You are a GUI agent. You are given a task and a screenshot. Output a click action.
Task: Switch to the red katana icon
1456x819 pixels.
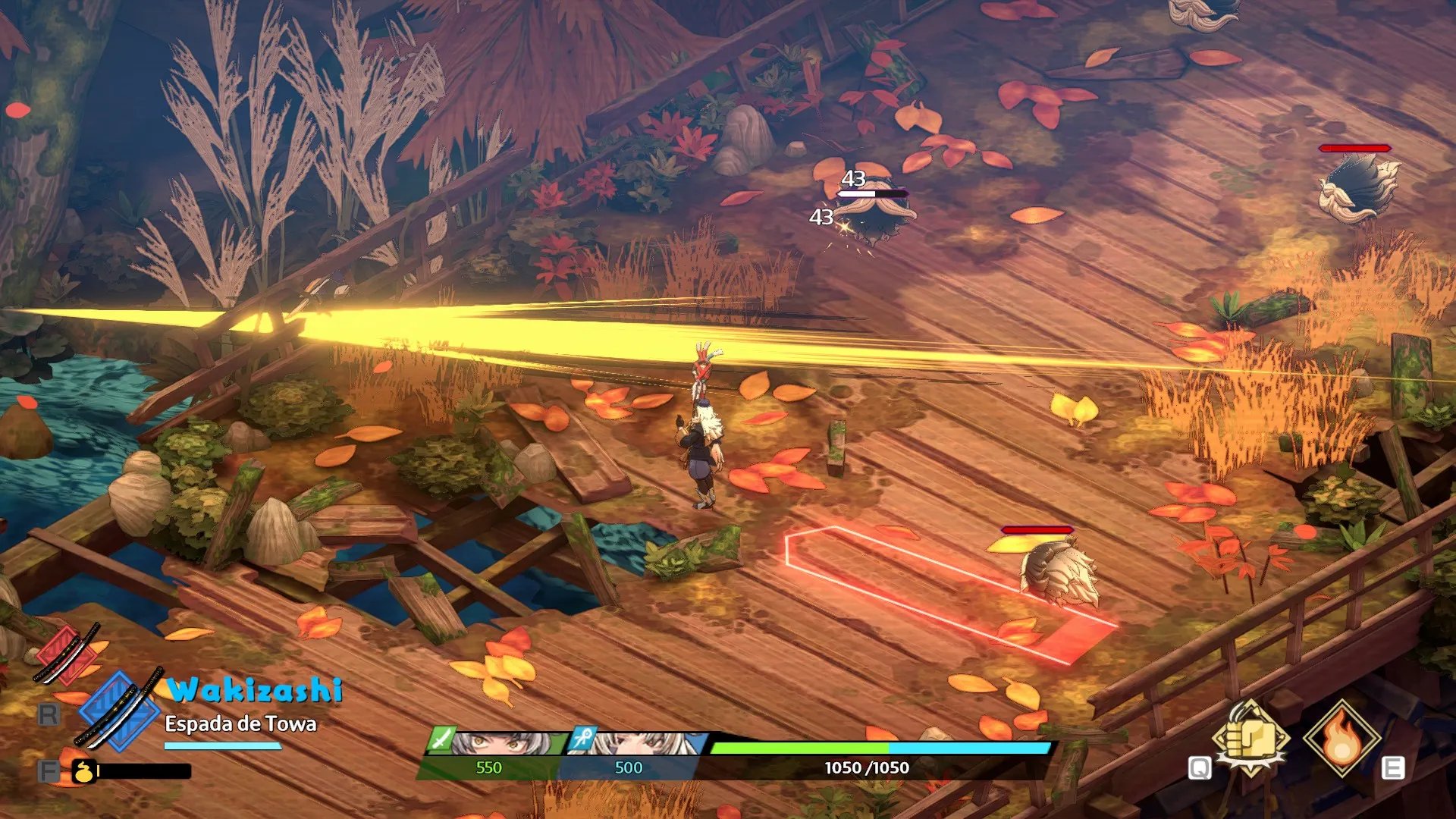(x=67, y=654)
